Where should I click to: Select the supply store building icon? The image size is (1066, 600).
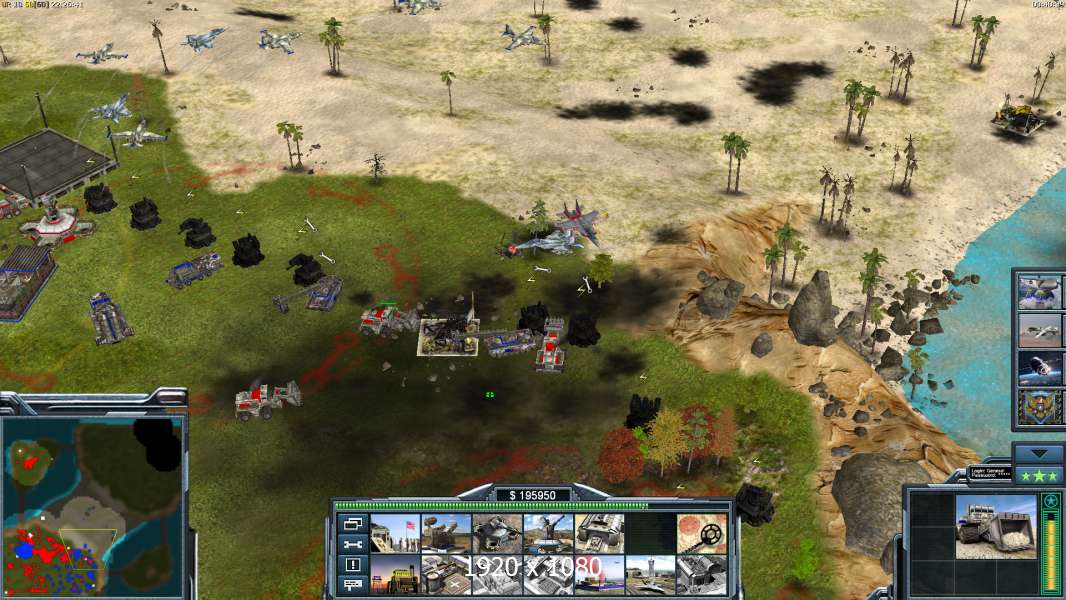395,575
